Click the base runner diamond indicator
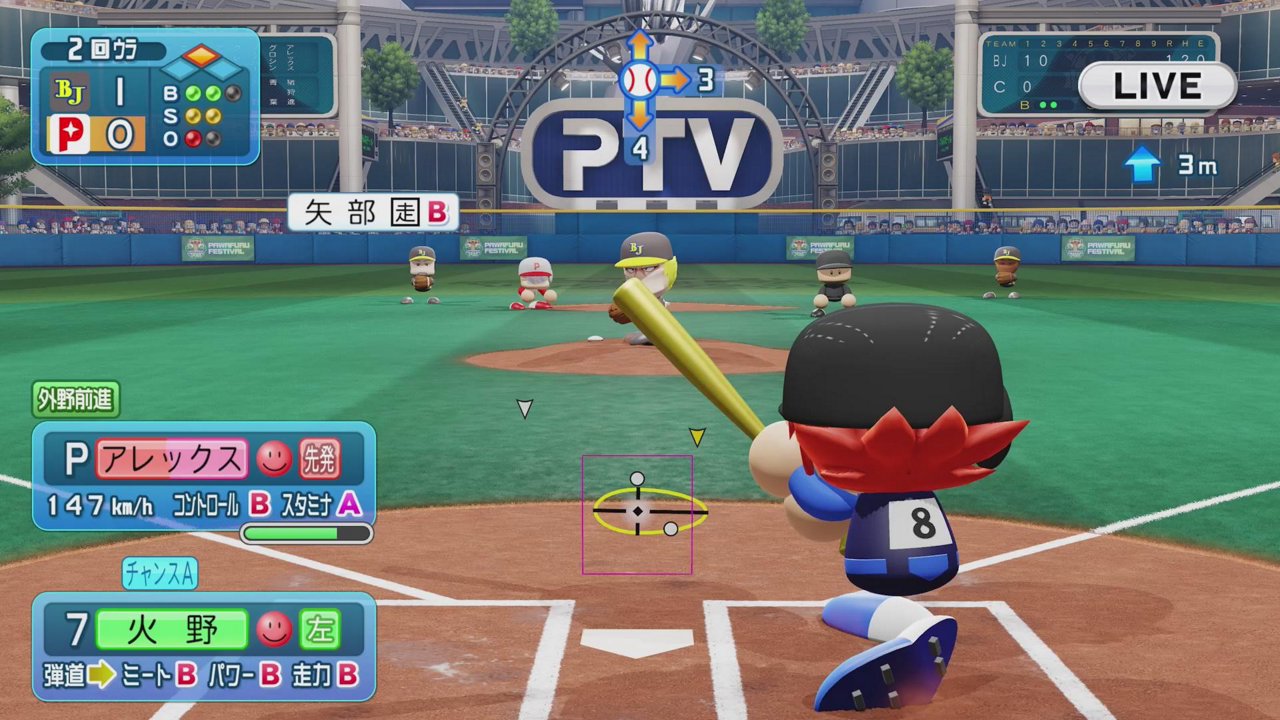 pyautogui.click(x=203, y=63)
